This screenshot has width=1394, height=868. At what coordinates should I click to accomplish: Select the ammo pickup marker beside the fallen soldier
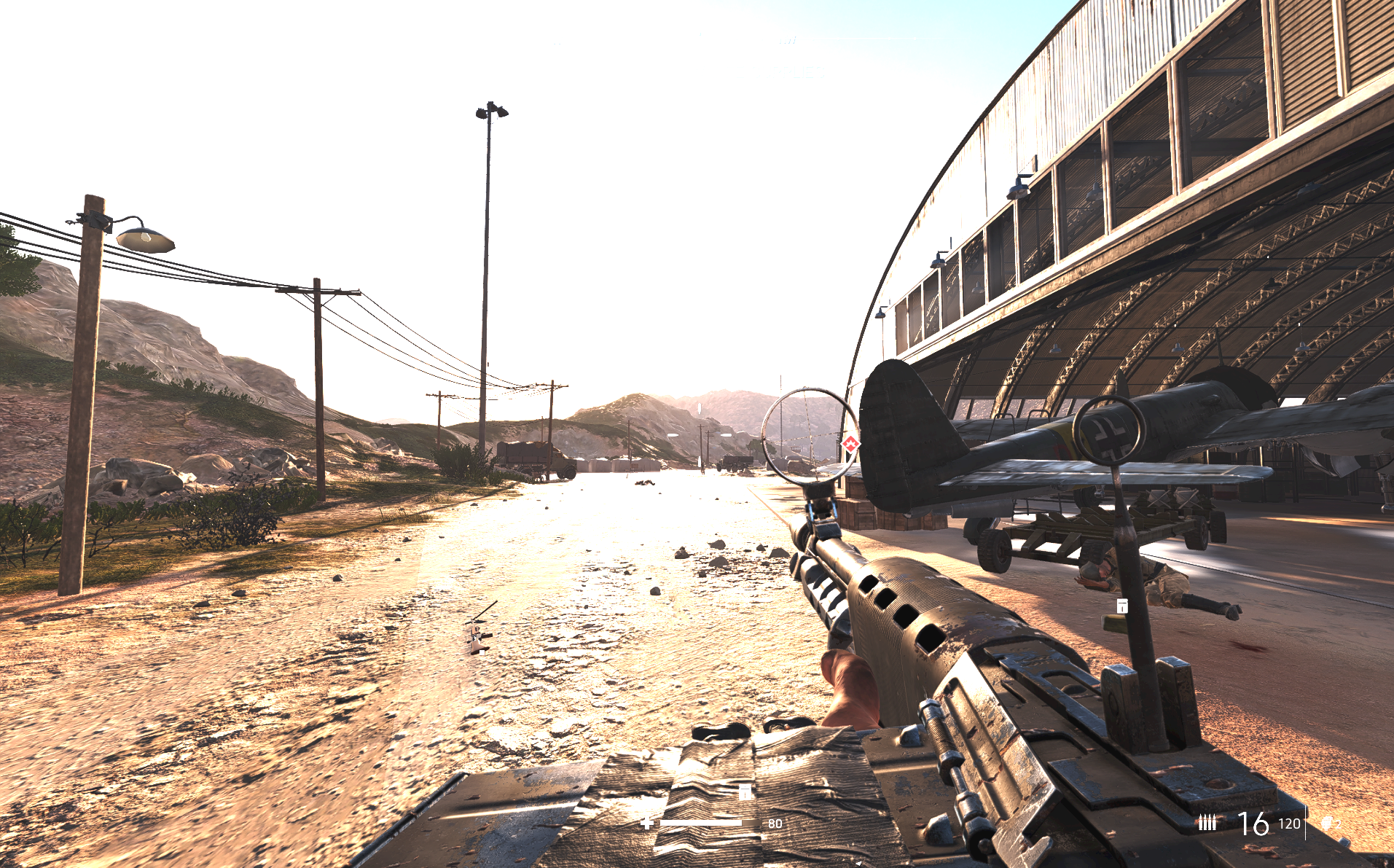pyautogui.click(x=1123, y=605)
